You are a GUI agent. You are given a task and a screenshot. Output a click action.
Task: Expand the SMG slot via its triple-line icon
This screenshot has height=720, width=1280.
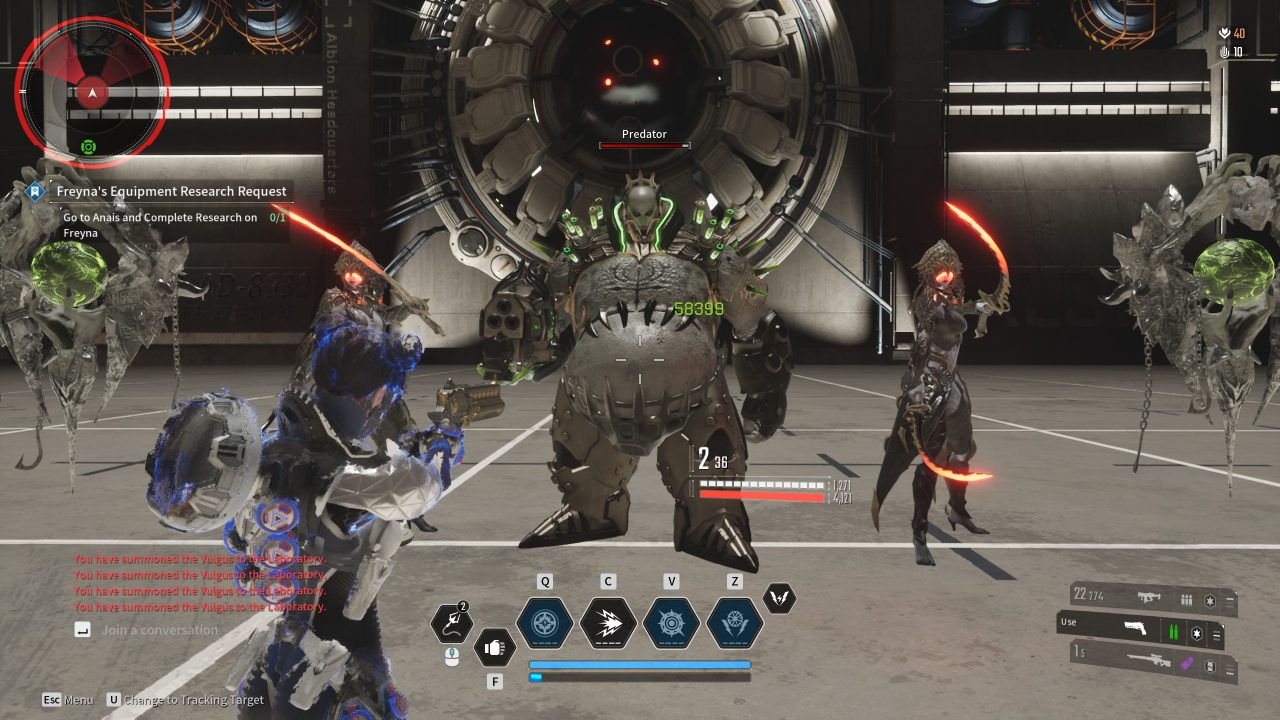coord(1229,600)
